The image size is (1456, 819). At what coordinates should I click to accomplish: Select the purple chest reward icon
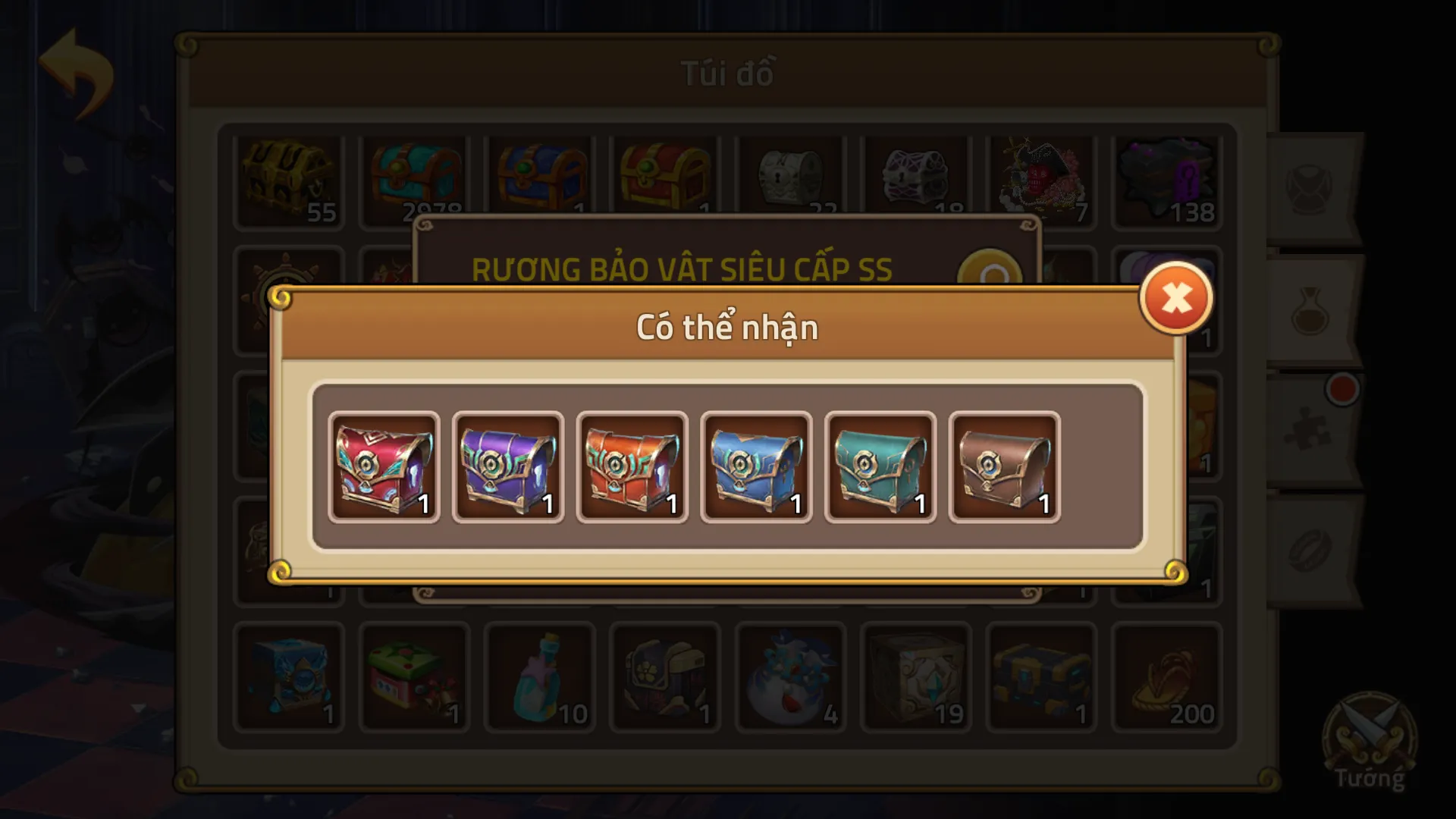pos(507,465)
